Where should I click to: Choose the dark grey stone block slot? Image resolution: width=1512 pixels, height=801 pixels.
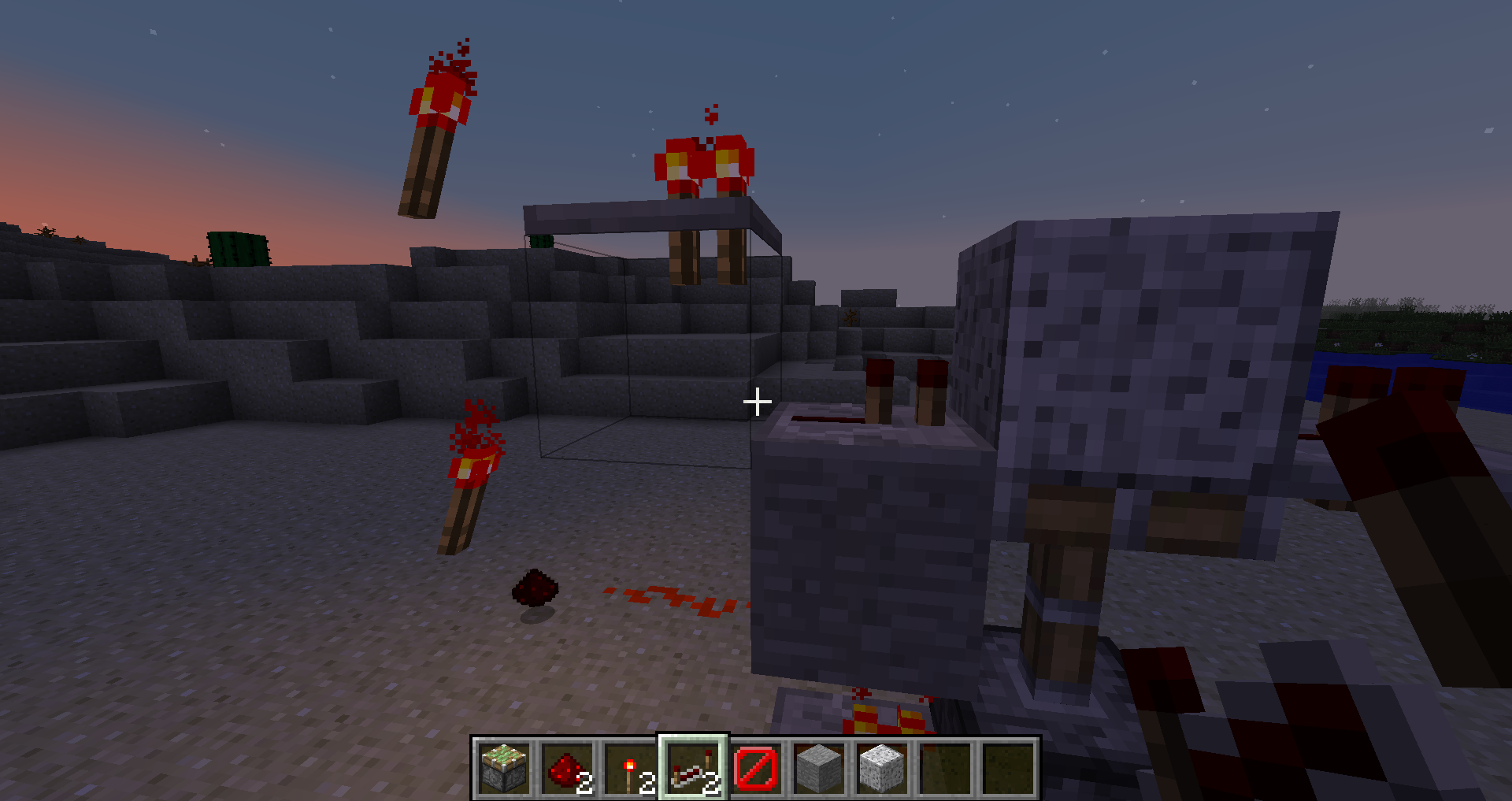[x=819, y=768]
